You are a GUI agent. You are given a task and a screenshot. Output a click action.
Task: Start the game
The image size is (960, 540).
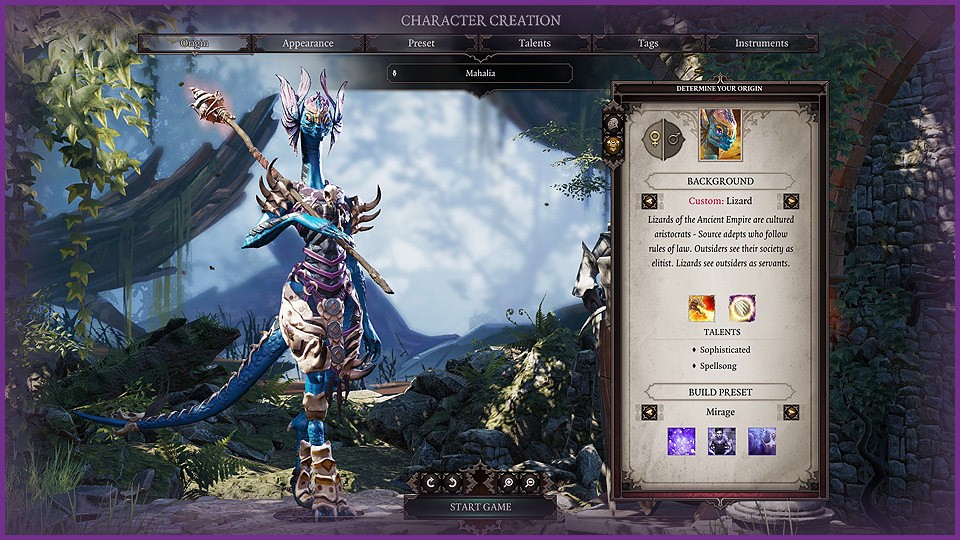[x=480, y=507]
